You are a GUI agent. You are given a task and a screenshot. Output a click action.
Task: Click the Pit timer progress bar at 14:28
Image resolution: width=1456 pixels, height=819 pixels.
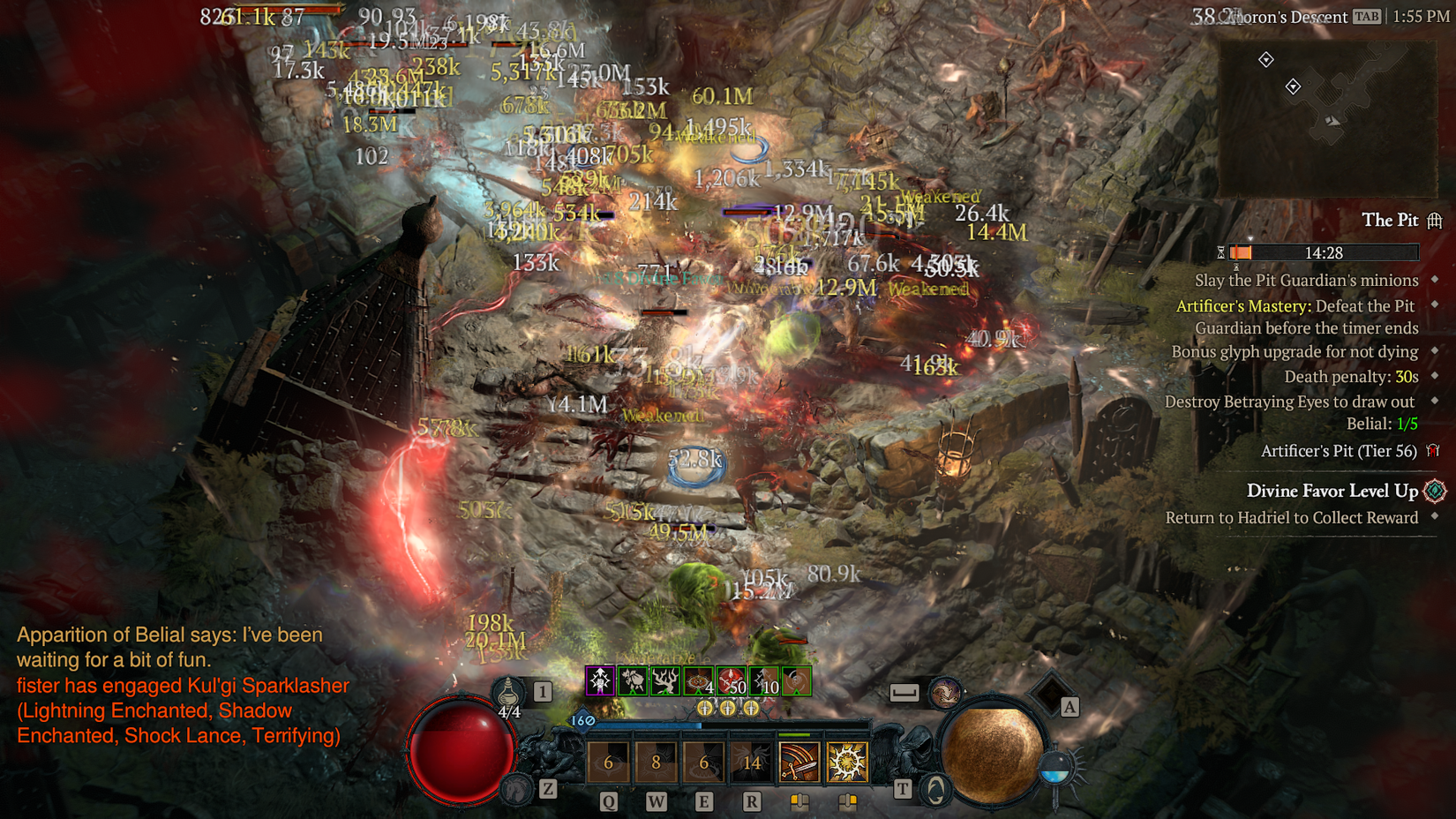[1324, 252]
